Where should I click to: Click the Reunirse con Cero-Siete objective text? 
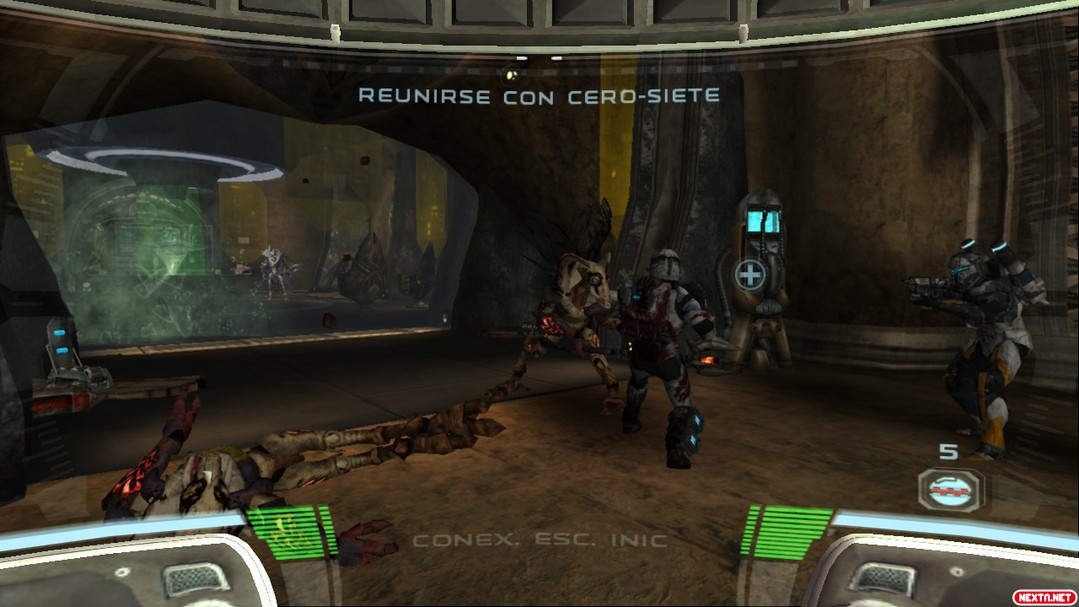click(539, 95)
